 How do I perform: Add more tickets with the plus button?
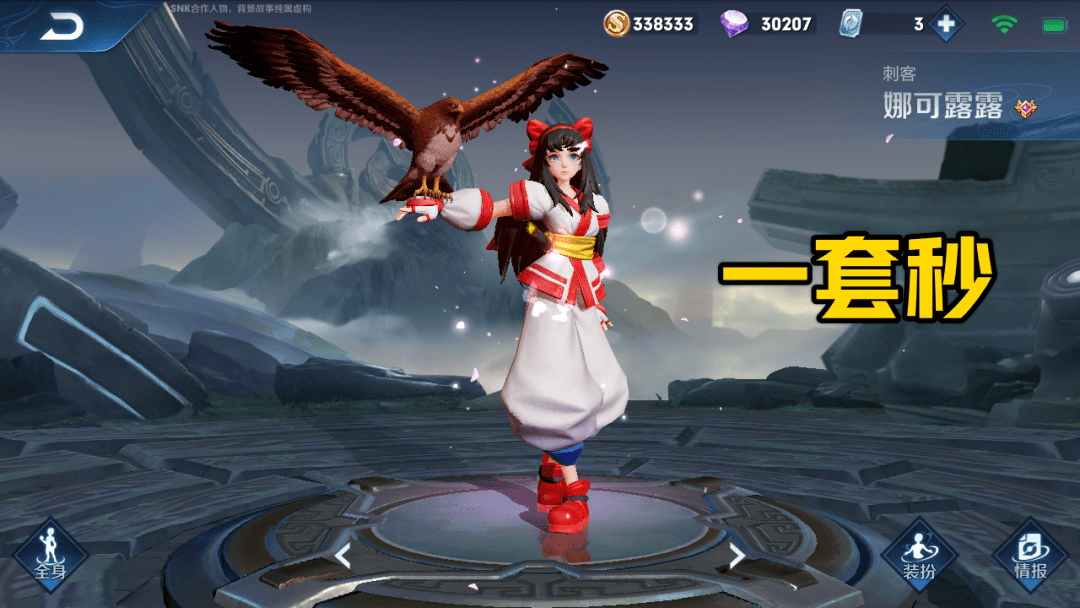946,24
